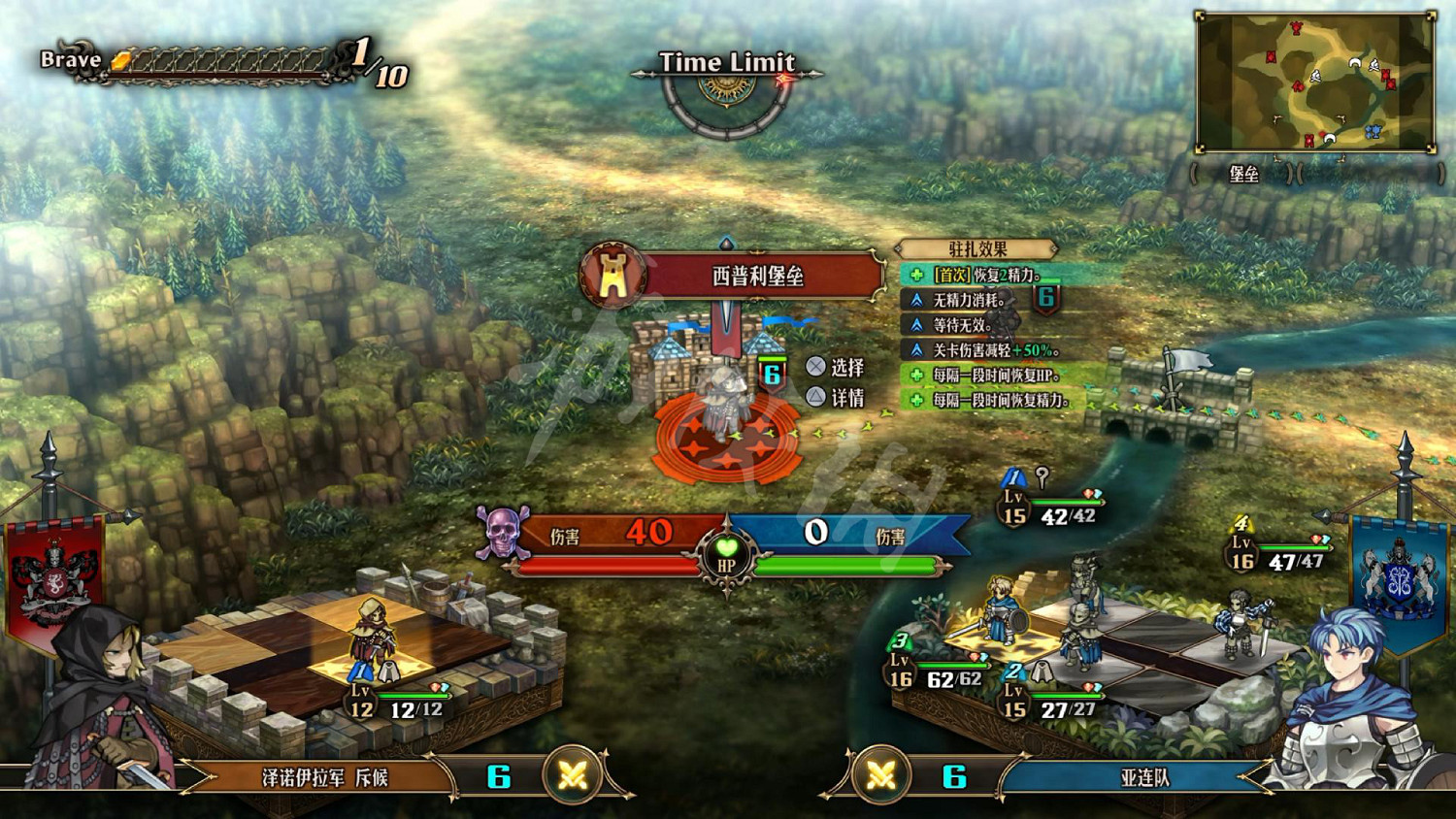Select the 西普利堡垒 fortress name banner
The height and width of the screenshot is (819, 1456).
pyautogui.click(x=757, y=277)
